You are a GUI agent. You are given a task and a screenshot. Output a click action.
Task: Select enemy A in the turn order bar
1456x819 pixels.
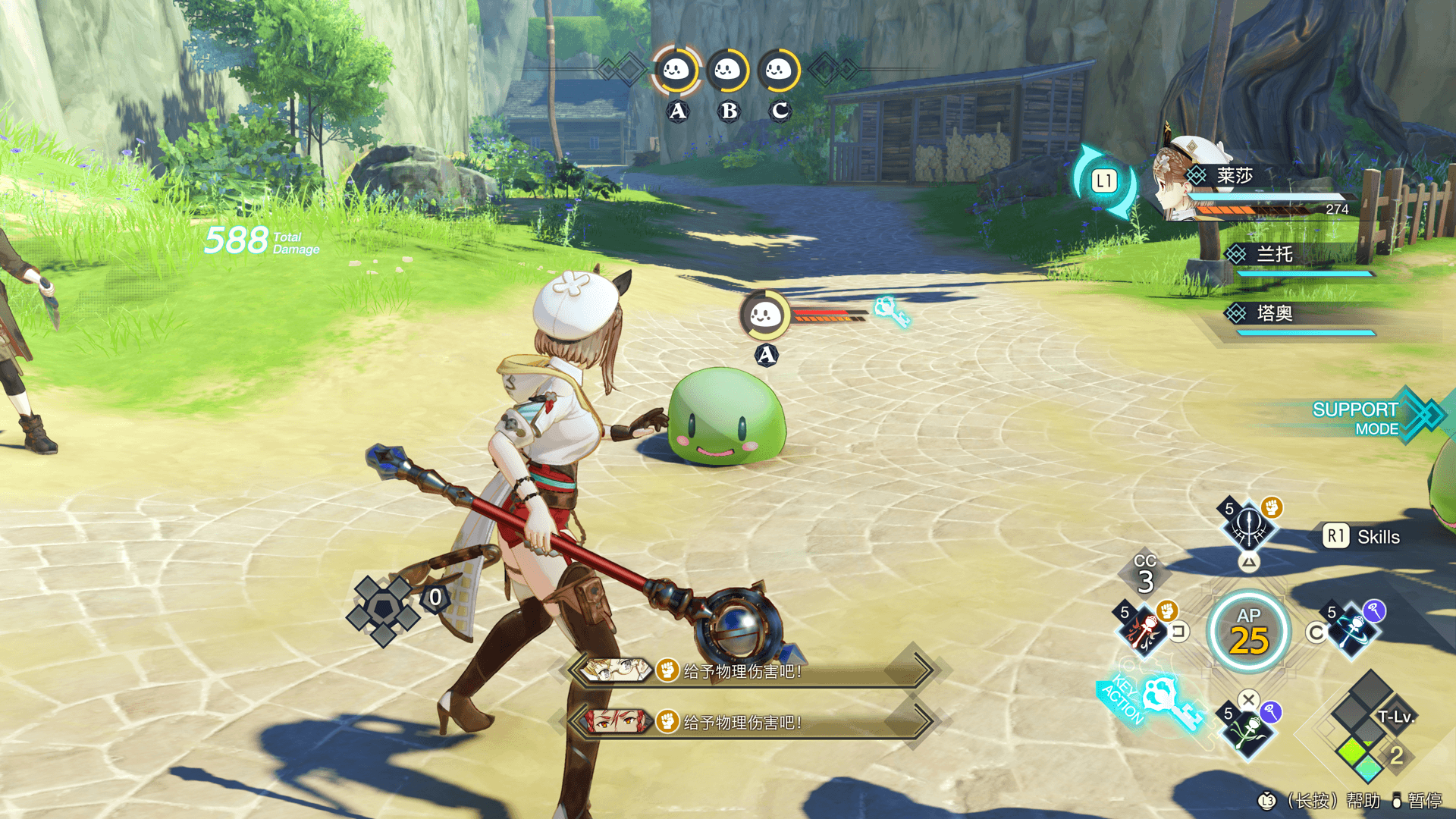(676, 71)
